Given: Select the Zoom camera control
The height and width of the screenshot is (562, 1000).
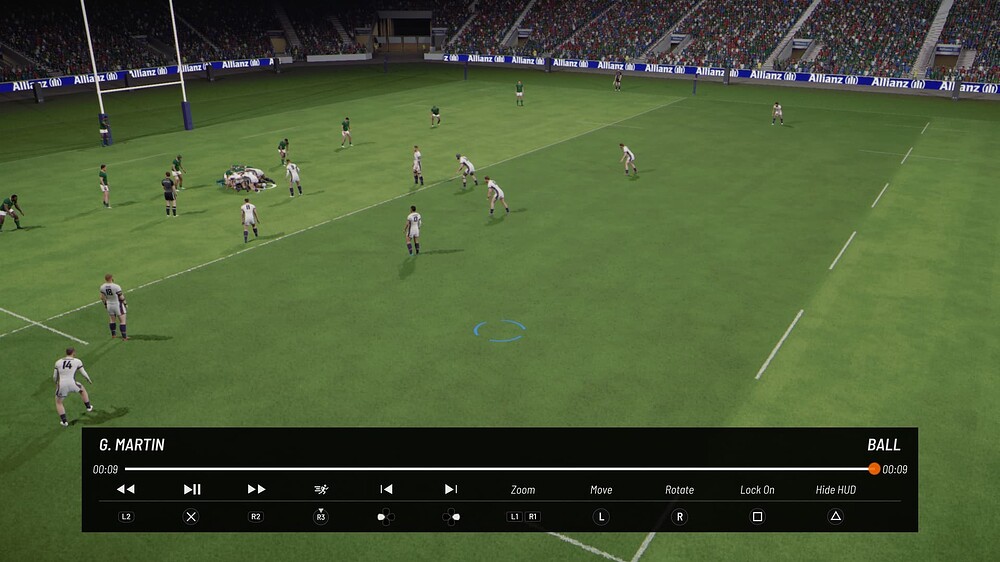Looking at the screenshot, I should [523, 490].
